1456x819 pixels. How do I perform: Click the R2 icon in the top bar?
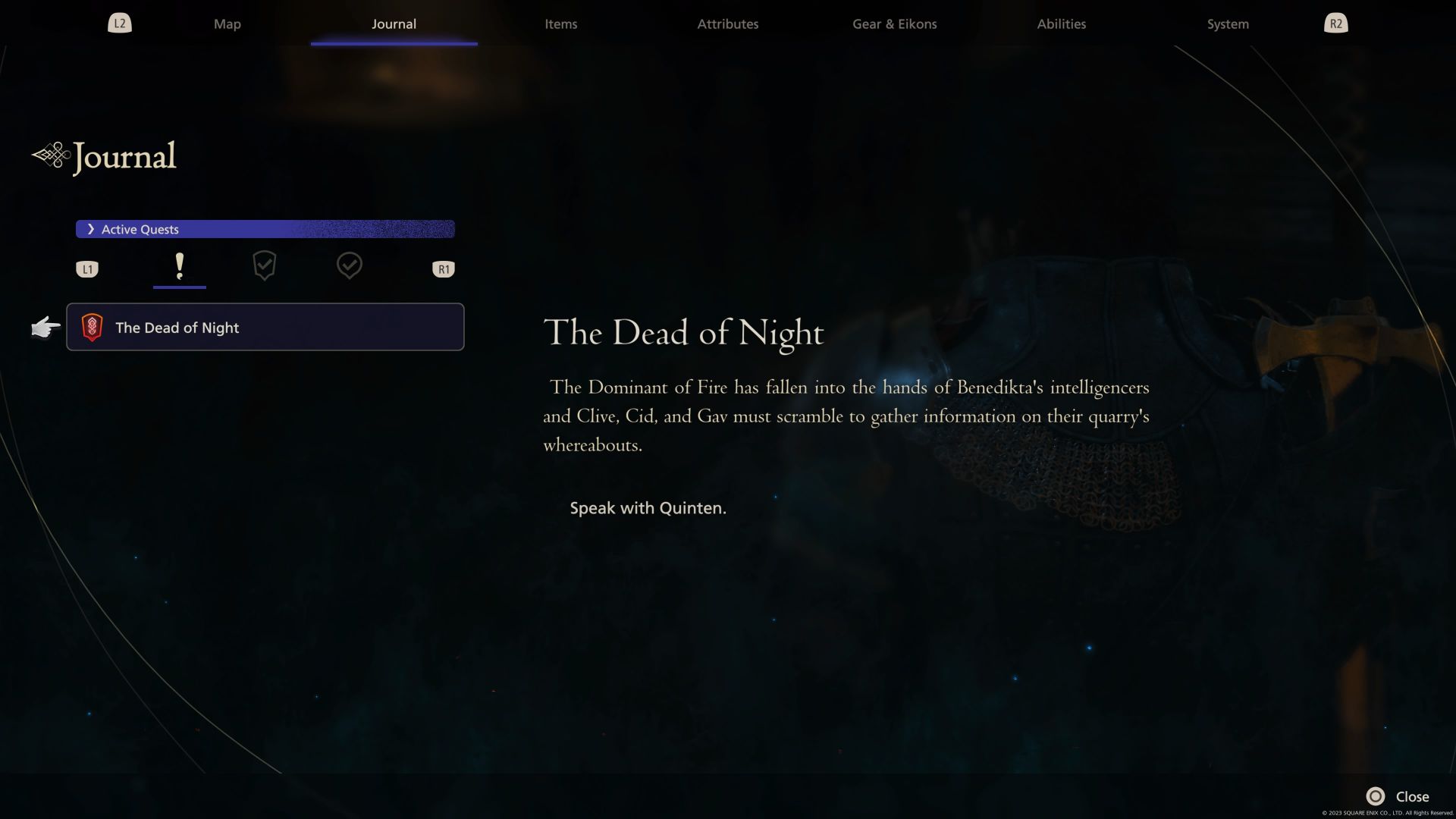click(1335, 23)
